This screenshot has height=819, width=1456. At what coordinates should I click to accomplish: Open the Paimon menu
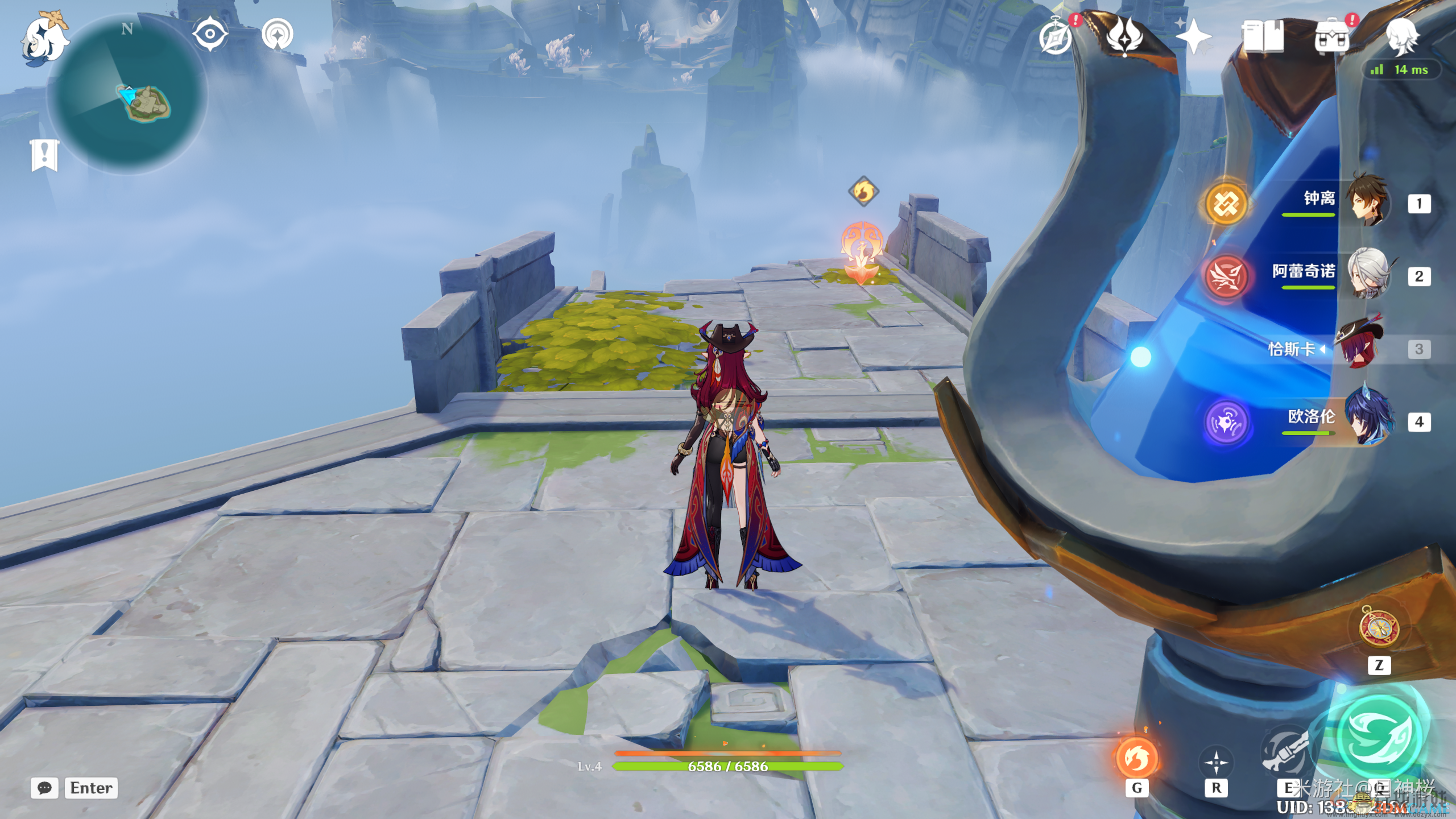coord(44,37)
